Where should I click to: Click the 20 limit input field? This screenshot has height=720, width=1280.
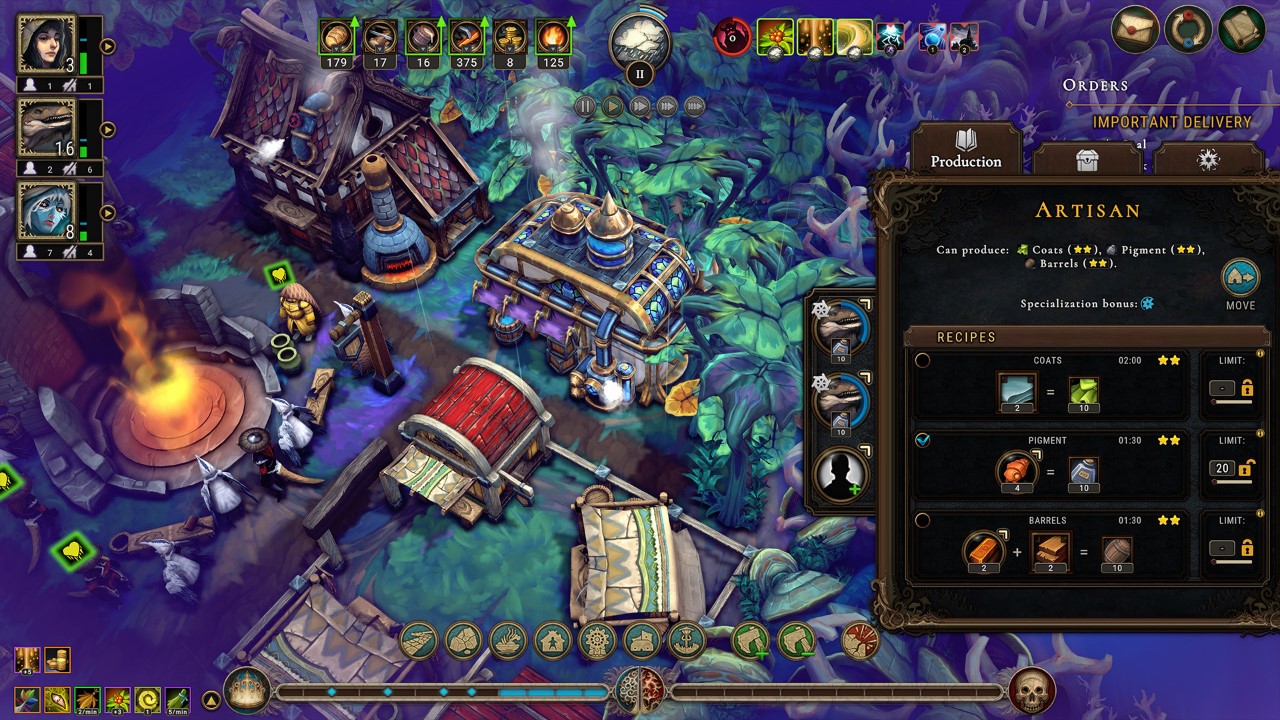(x=1222, y=467)
